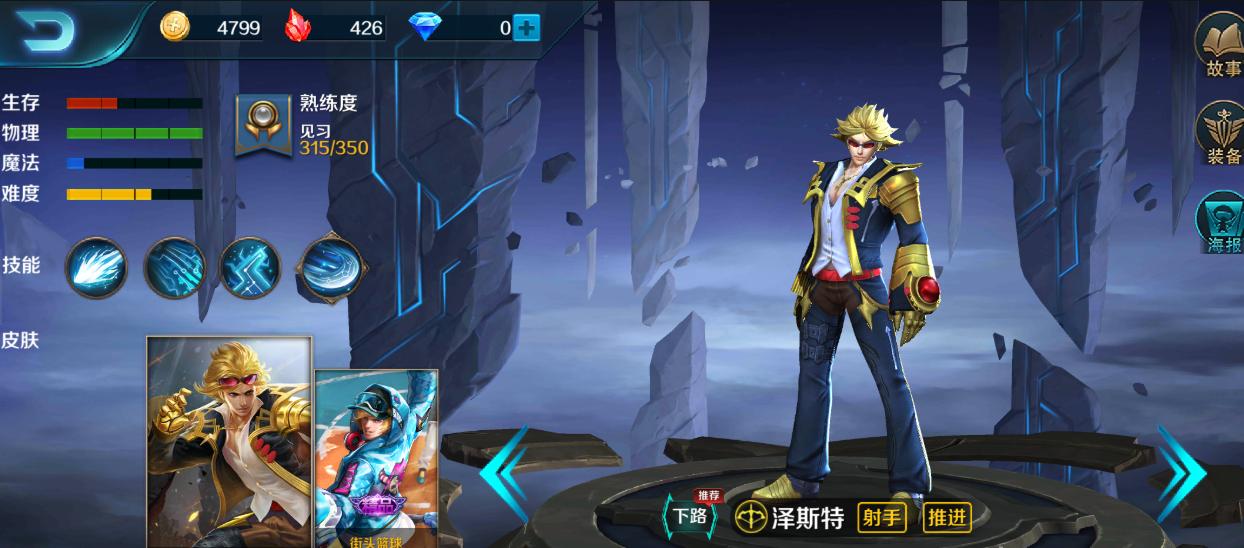Add diamonds with the blue plus button

tap(526, 28)
